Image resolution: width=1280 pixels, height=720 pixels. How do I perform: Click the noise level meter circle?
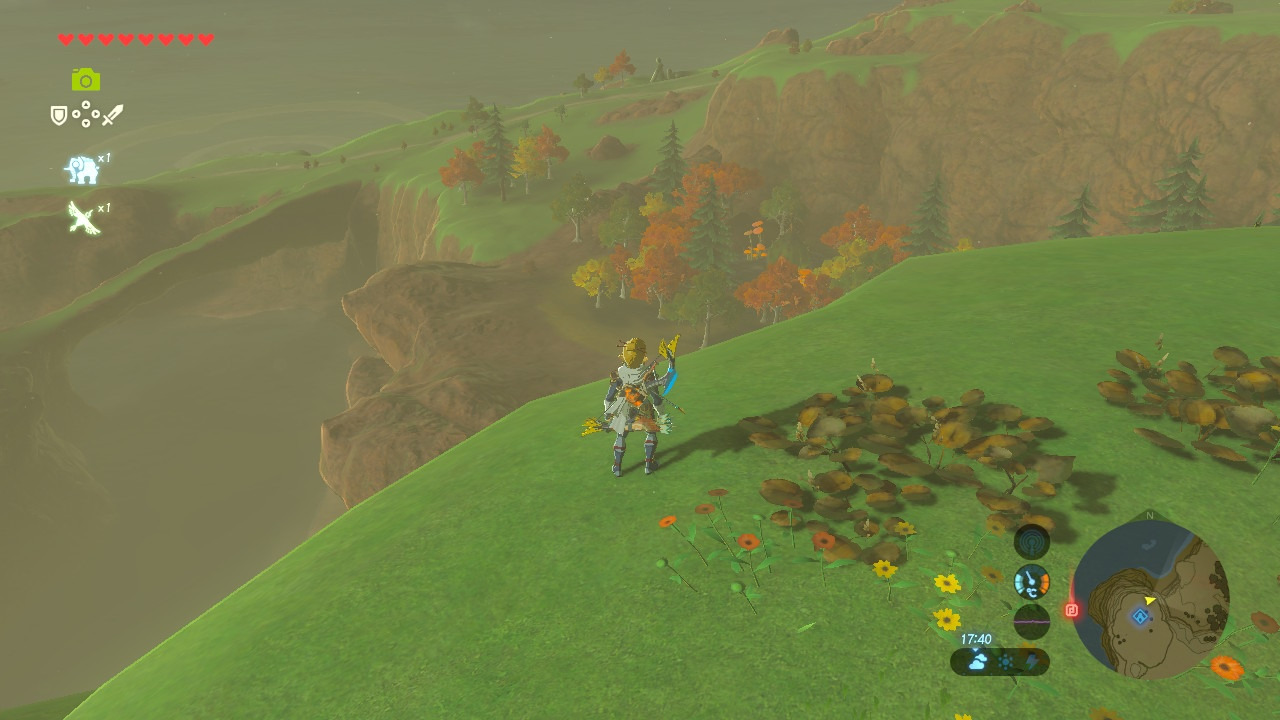point(1032,621)
